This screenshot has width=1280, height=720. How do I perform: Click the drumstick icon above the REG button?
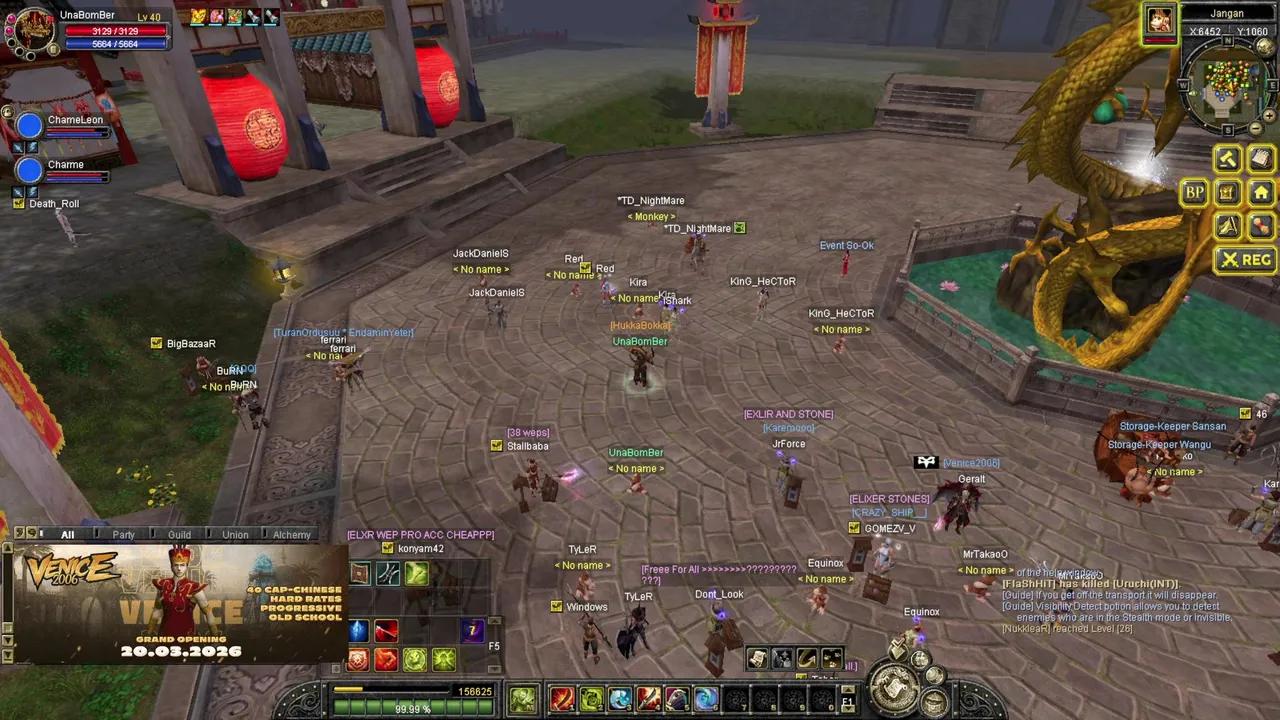click(1262, 226)
